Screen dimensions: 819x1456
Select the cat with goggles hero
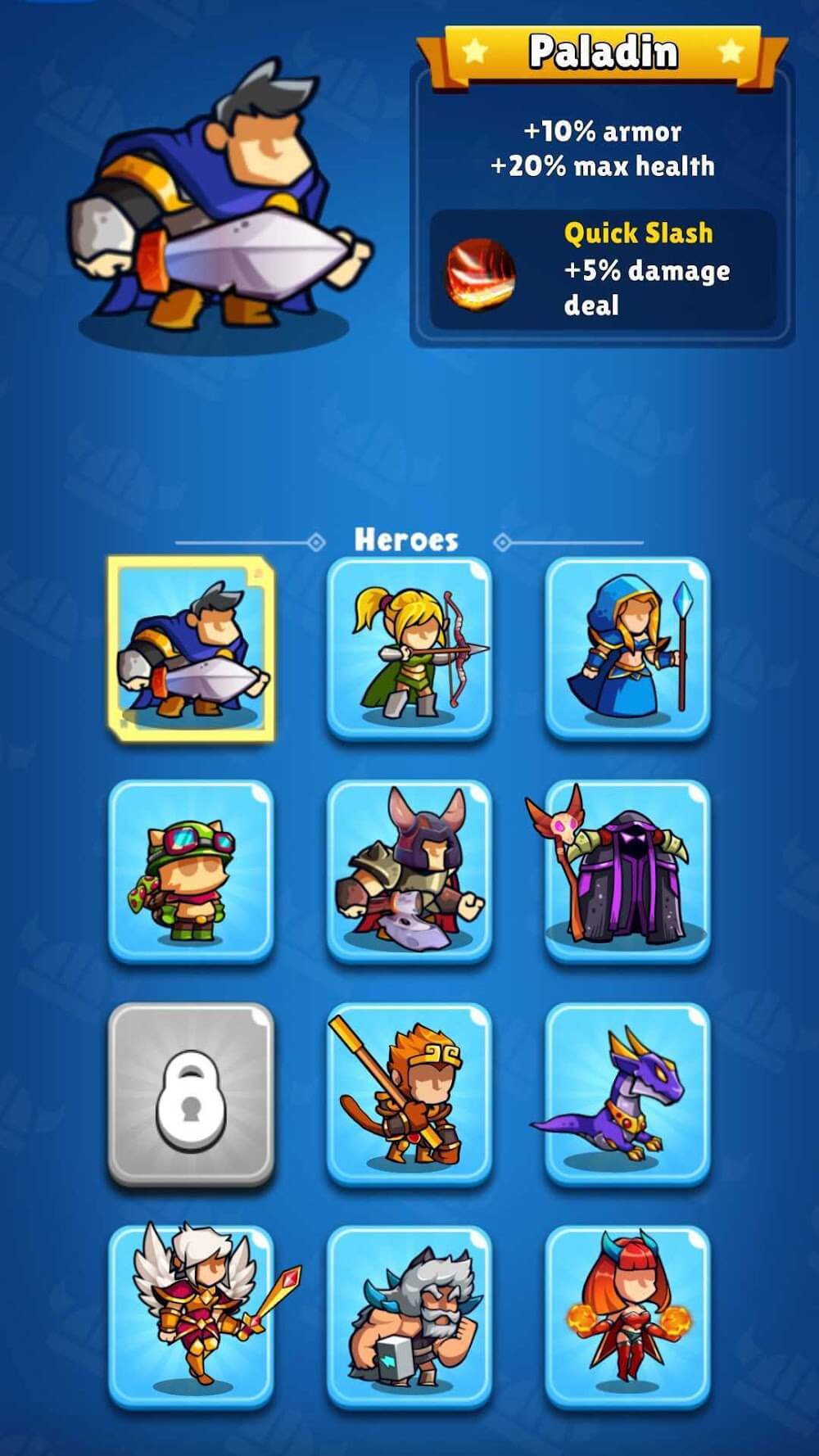tap(191, 870)
